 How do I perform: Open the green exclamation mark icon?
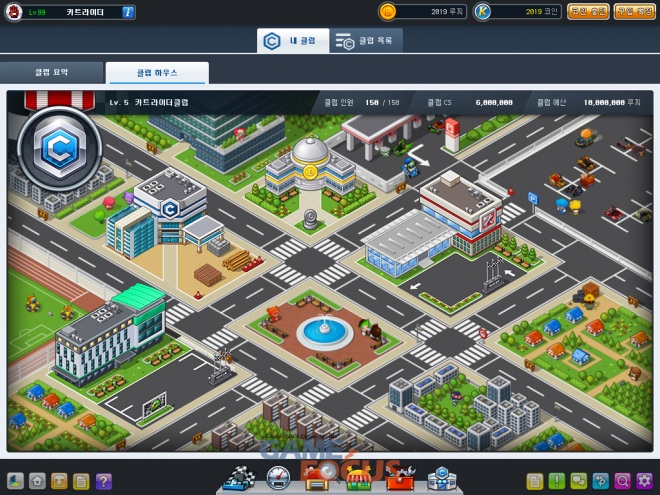[x=556, y=481]
